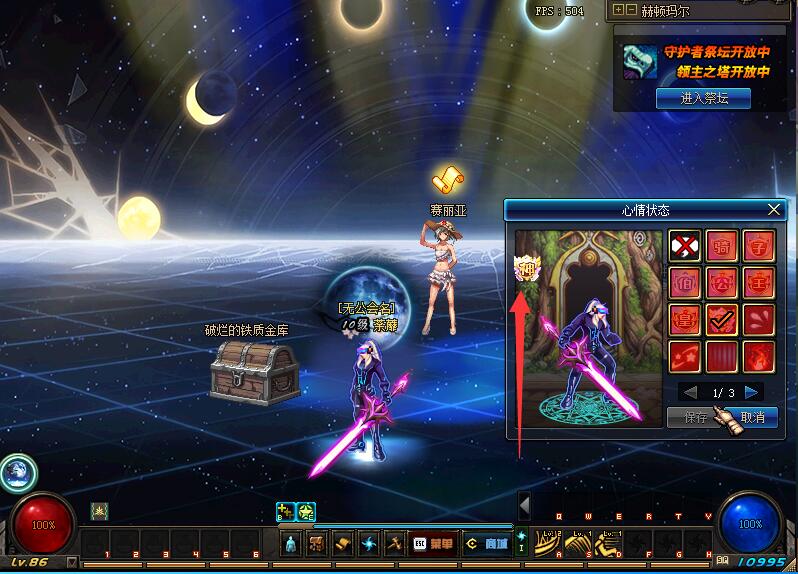Image resolution: width=798 pixels, height=574 pixels.
Task: Save the mood with 保存 button
Action: 697,417
